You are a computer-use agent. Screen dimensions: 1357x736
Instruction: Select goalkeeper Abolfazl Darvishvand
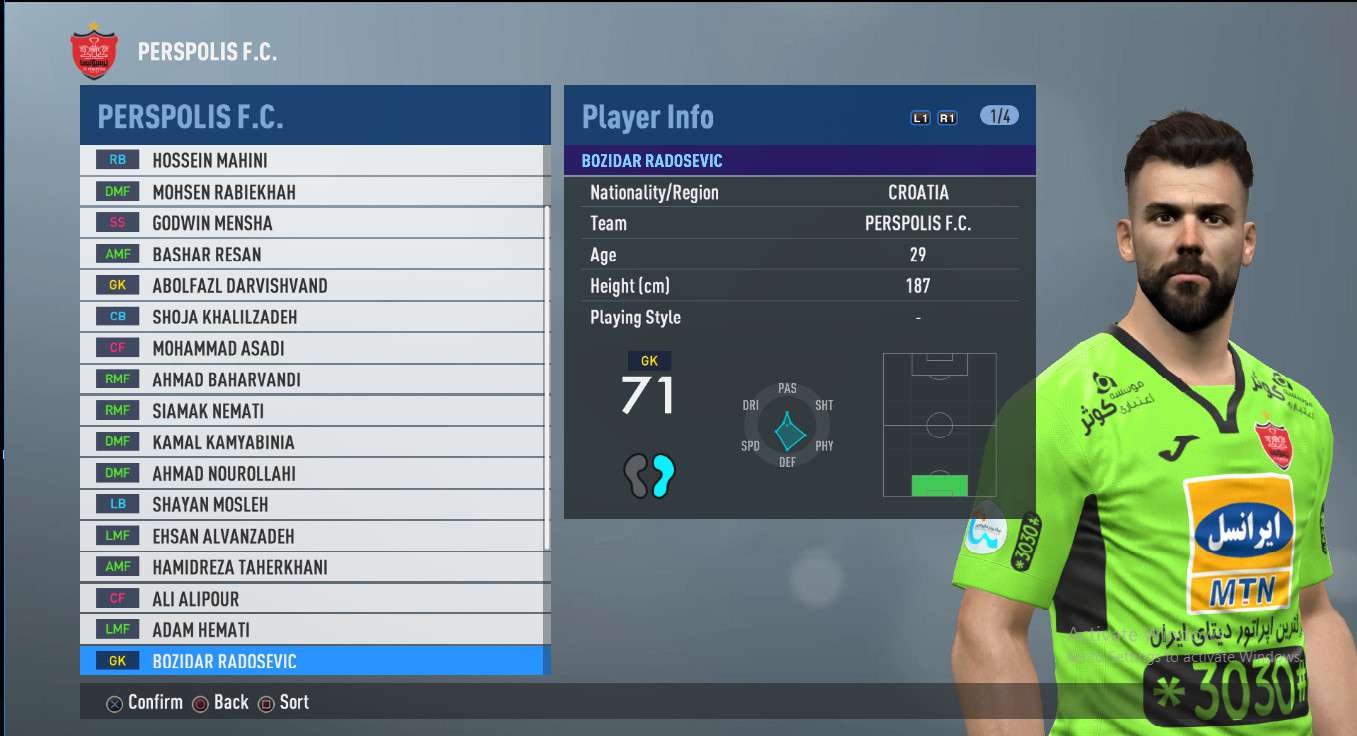312,285
